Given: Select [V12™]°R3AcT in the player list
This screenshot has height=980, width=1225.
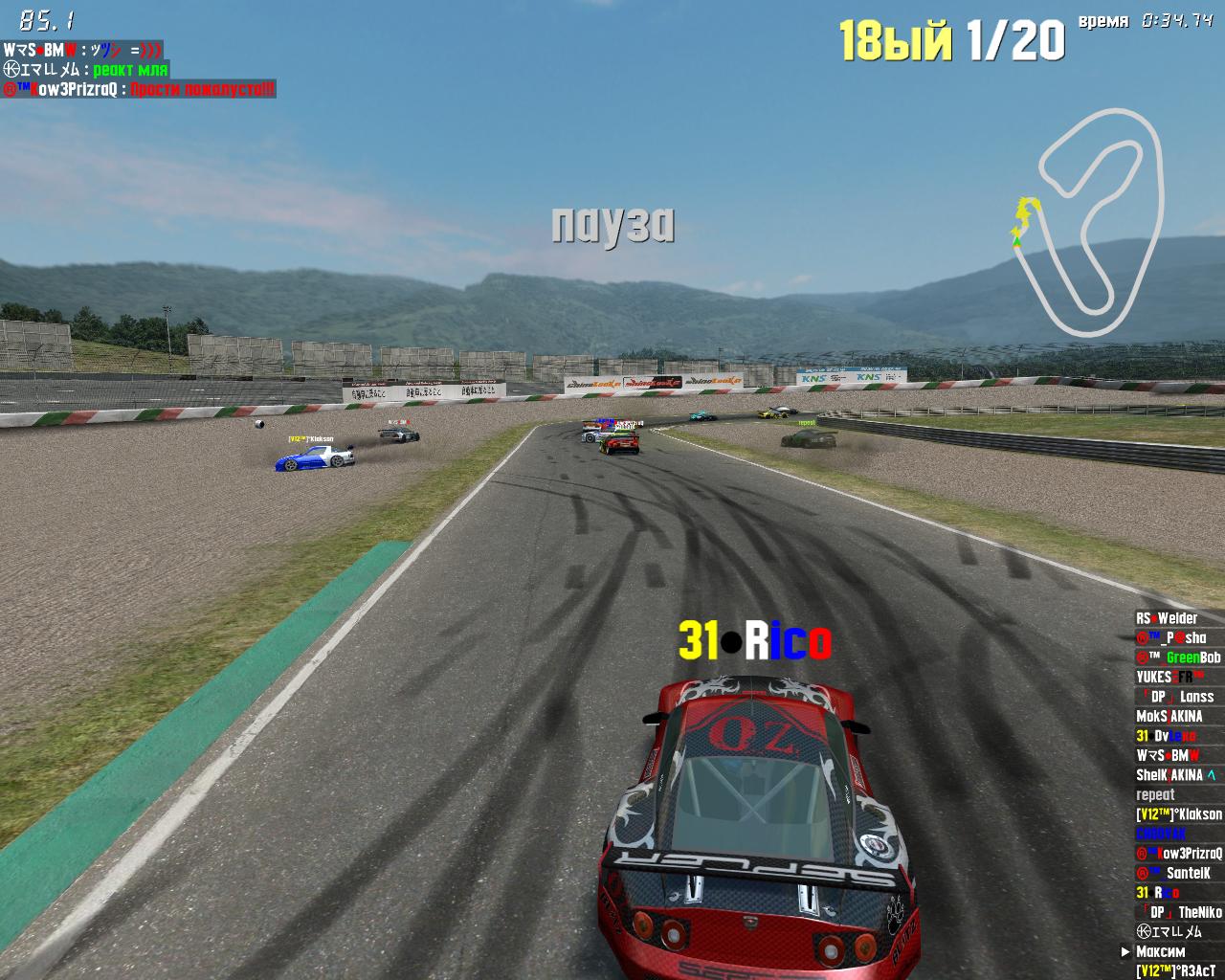Looking at the screenshot, I should click(1175, 970).
